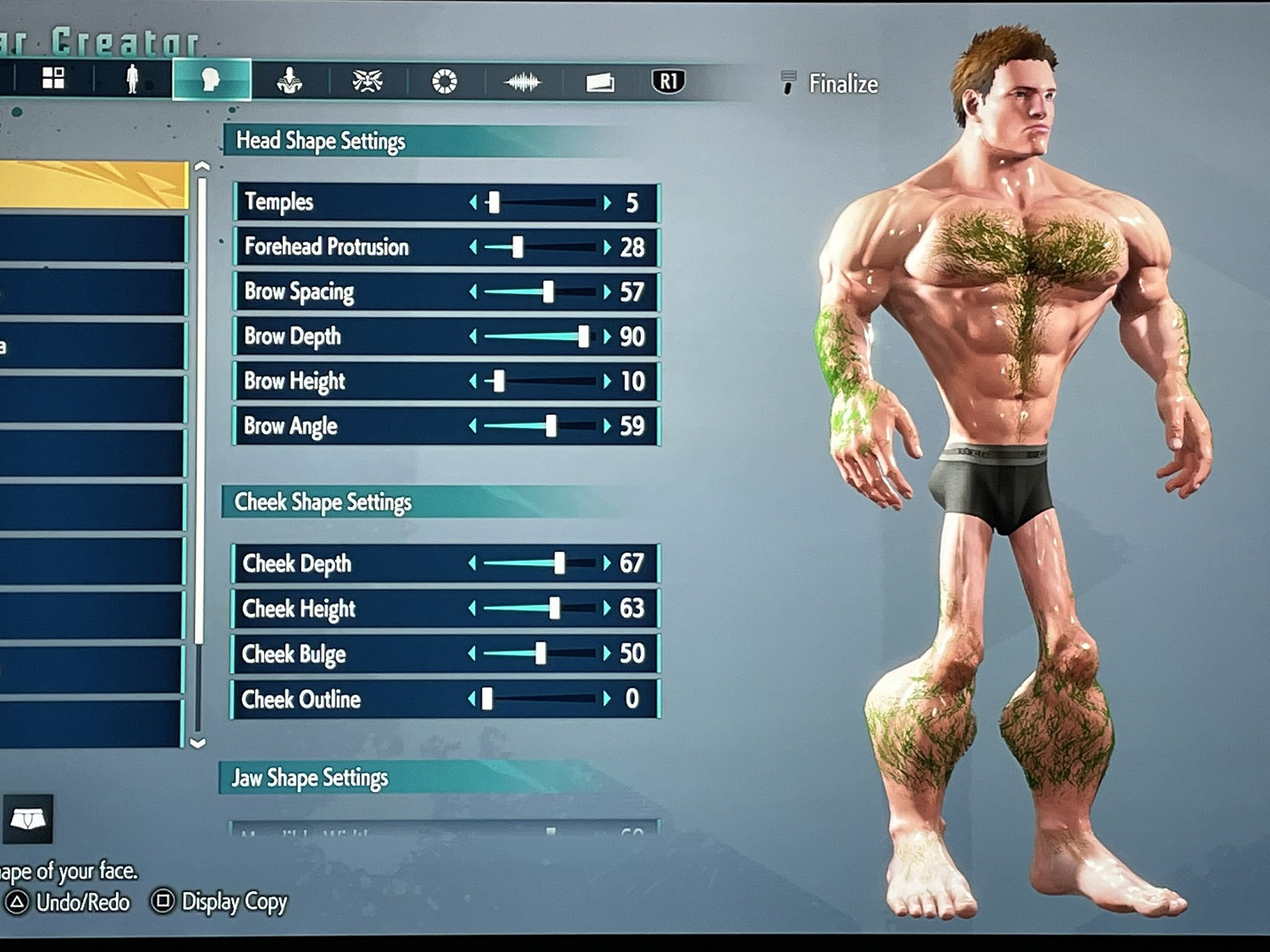Decrease Brow Spacing with left arrow
1270x952 pixels.
click(473, 292)
